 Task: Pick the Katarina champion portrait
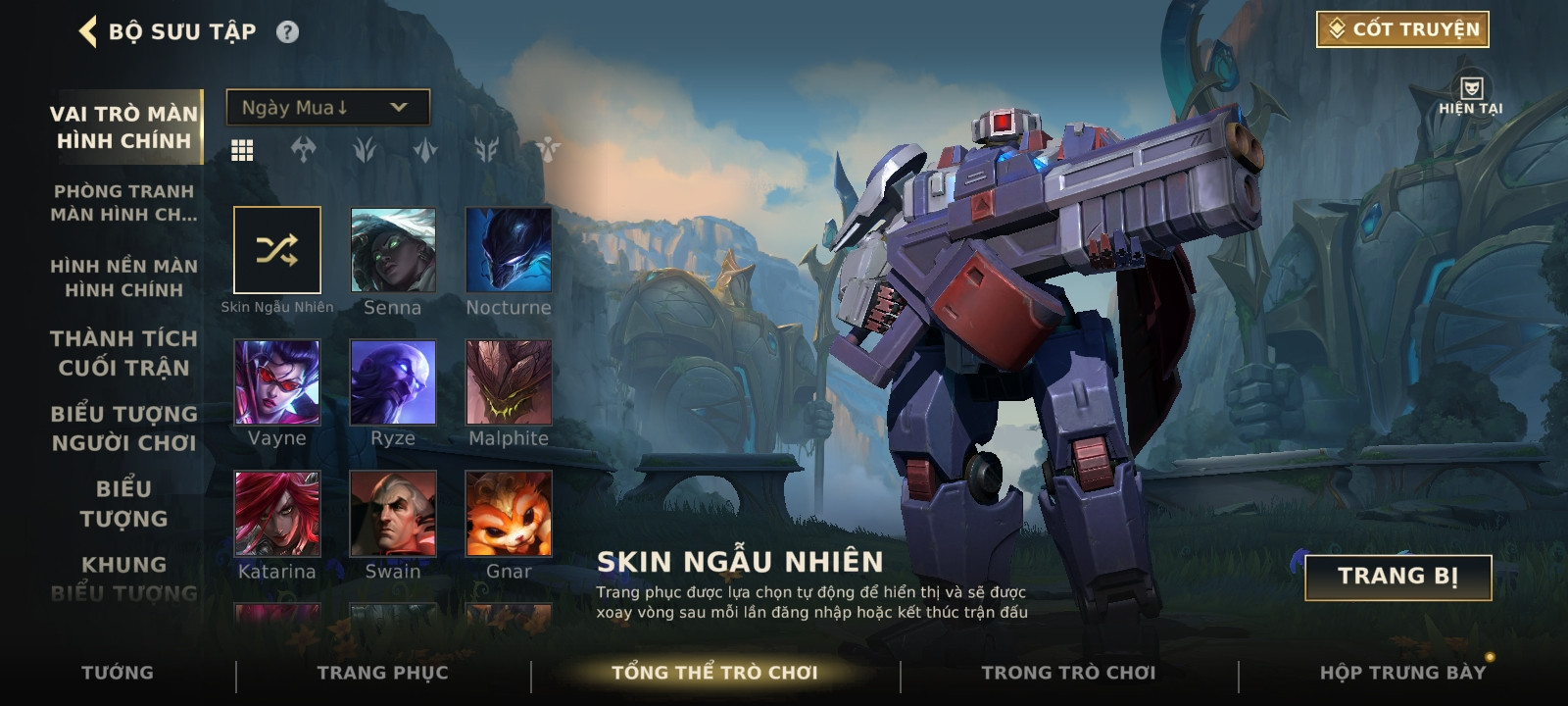click(x=277, y=514)
